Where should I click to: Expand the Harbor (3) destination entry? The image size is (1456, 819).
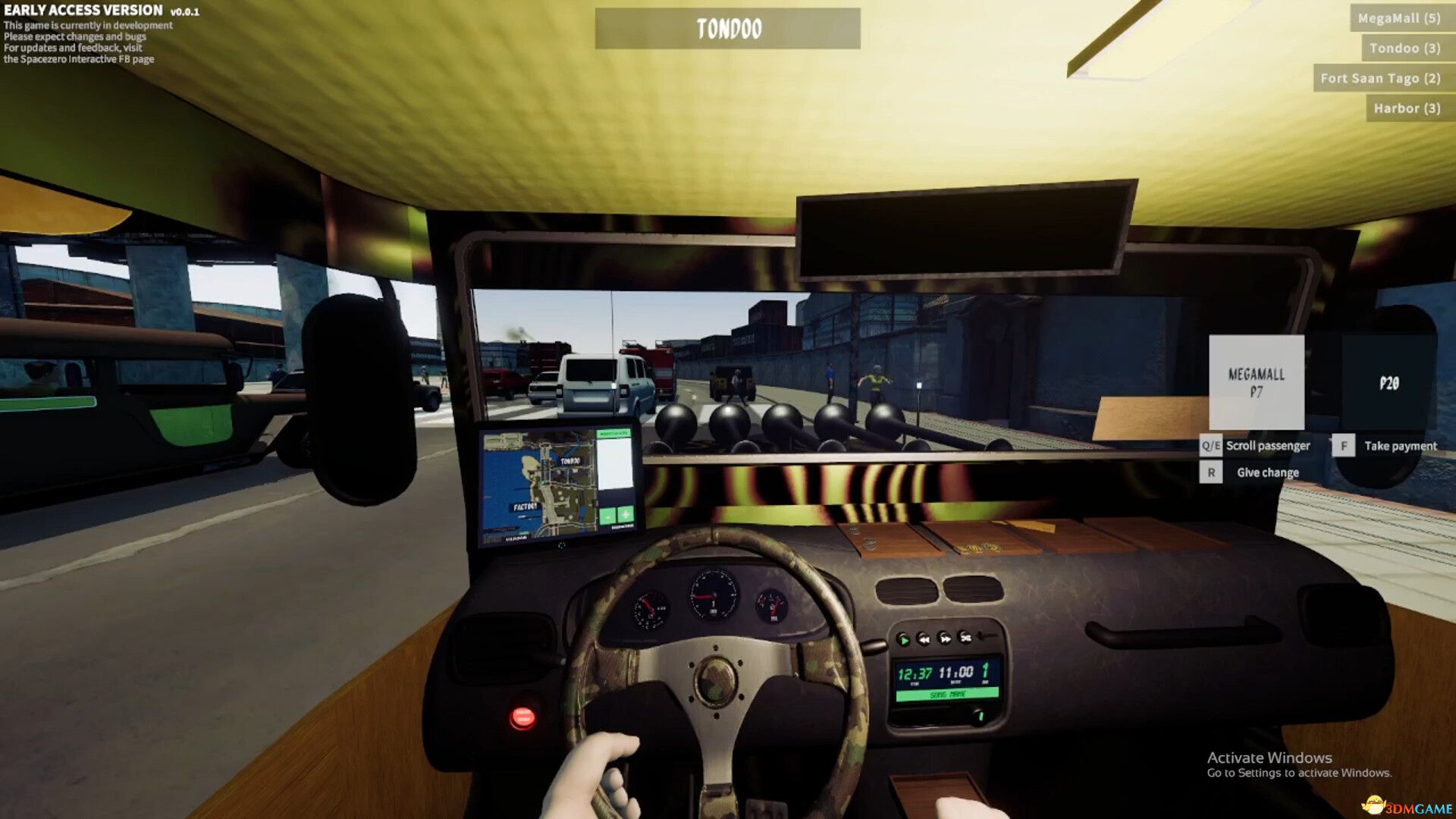pos(1407,108)
